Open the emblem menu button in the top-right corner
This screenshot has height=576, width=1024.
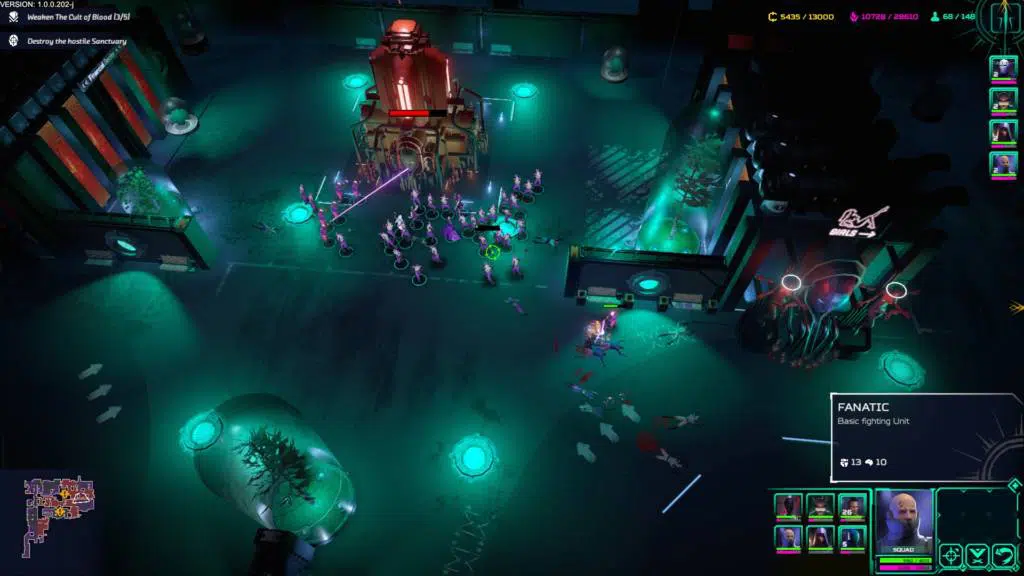point(1003,17)
